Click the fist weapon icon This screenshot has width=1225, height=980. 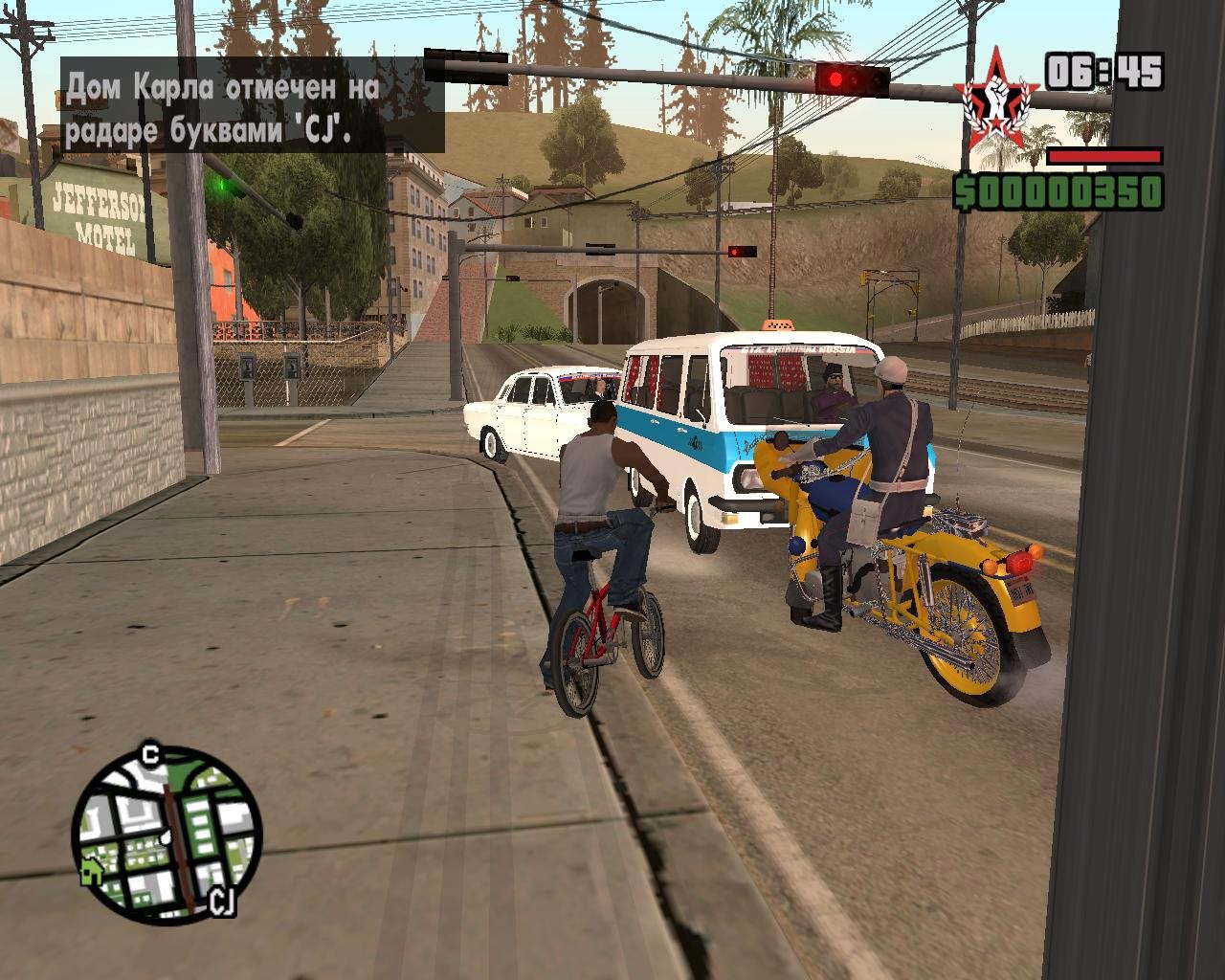coord(996,101)
